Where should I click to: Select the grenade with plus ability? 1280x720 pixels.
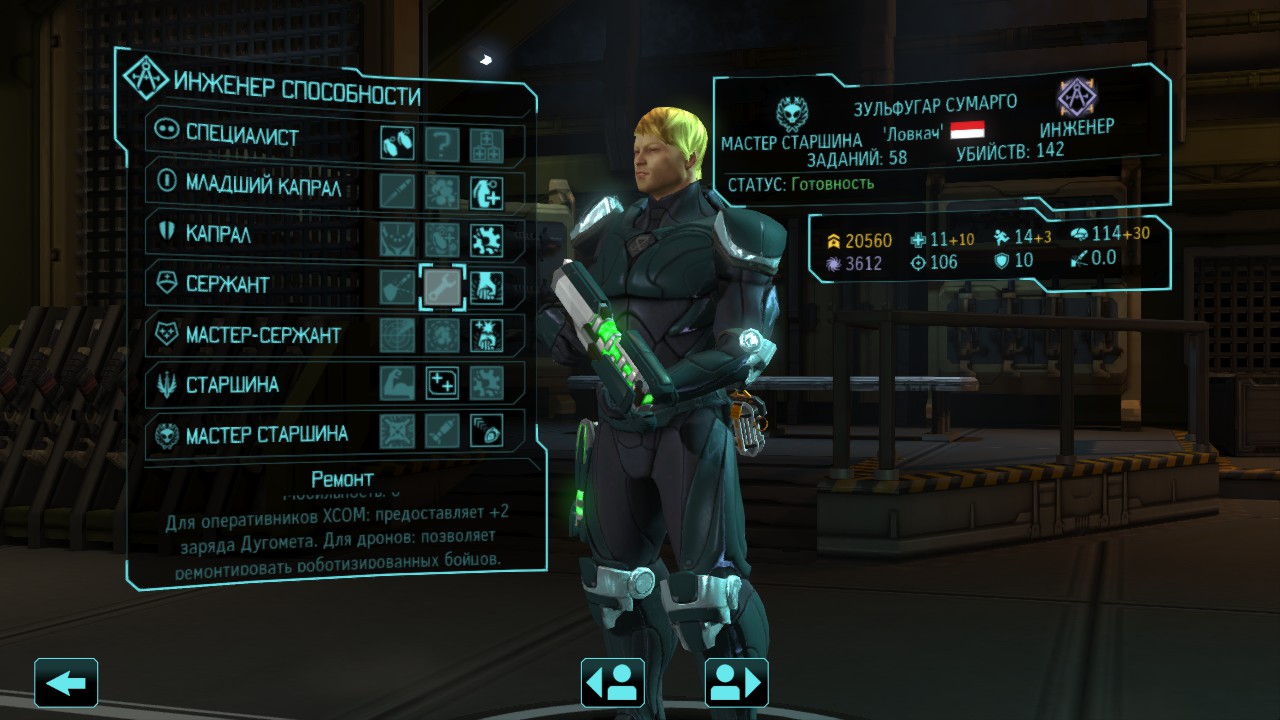(487, 190)
